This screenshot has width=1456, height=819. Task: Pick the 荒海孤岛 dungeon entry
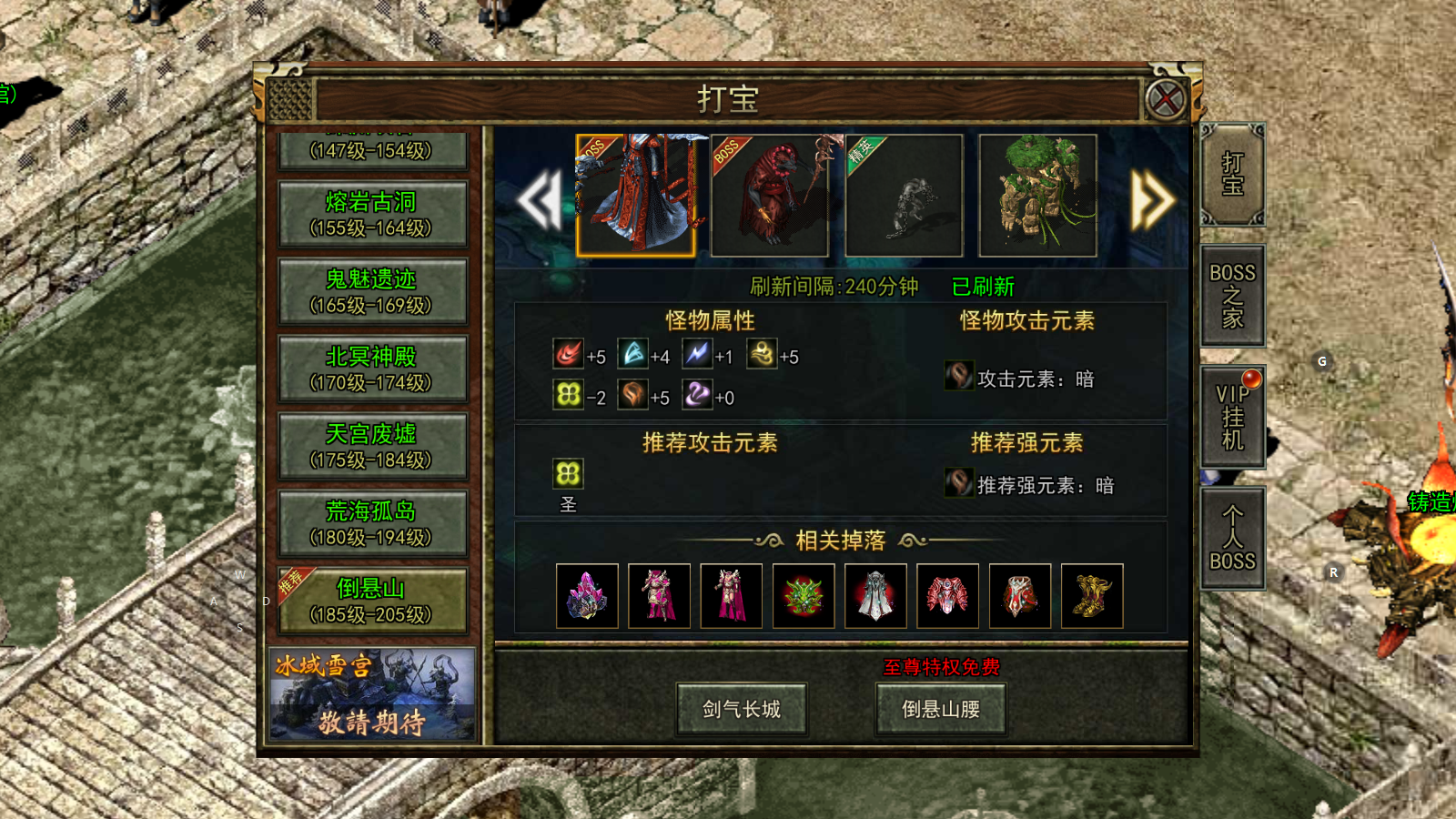pos(371,523)
